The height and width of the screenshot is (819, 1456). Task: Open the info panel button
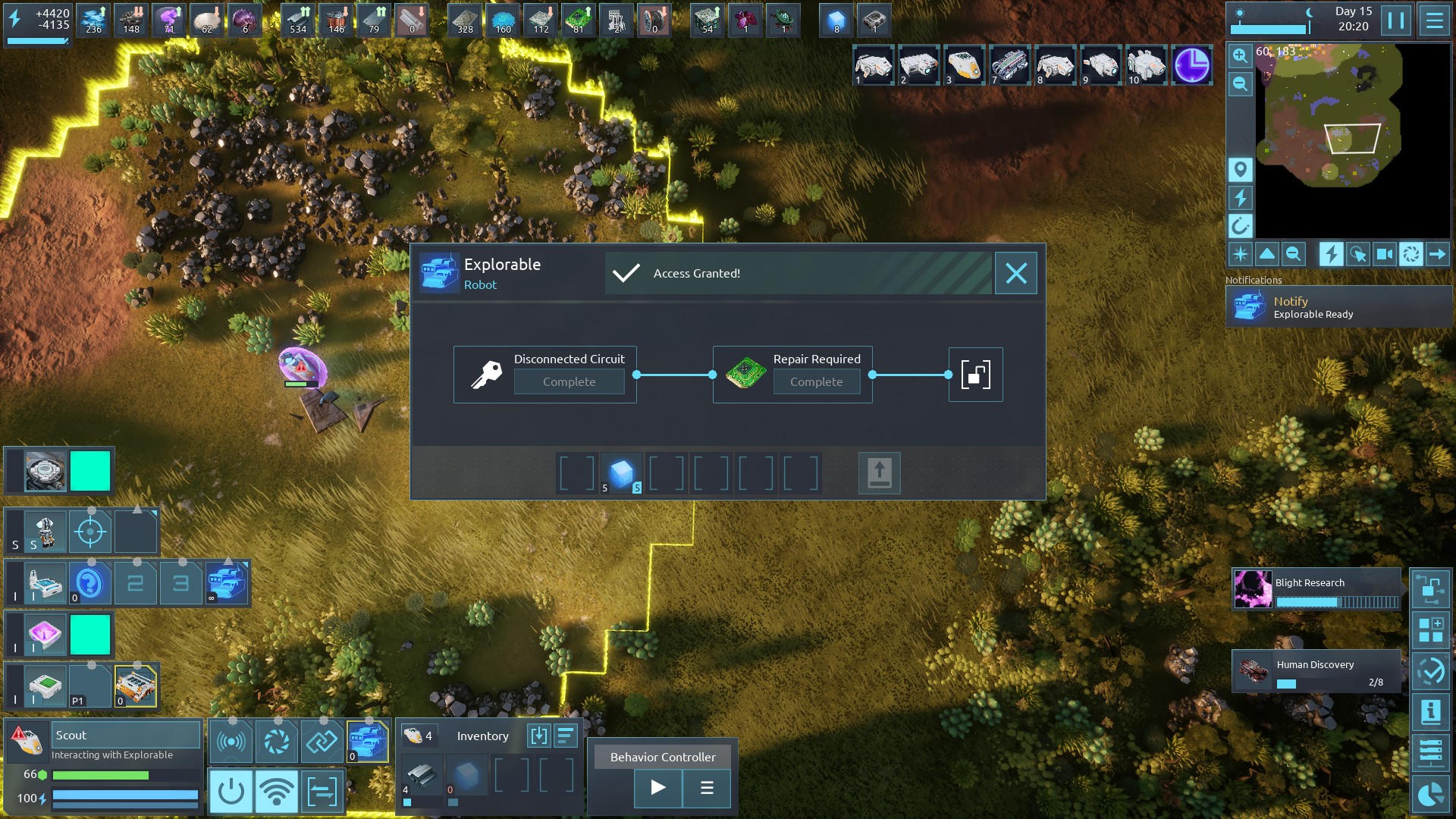point(1430,712)
